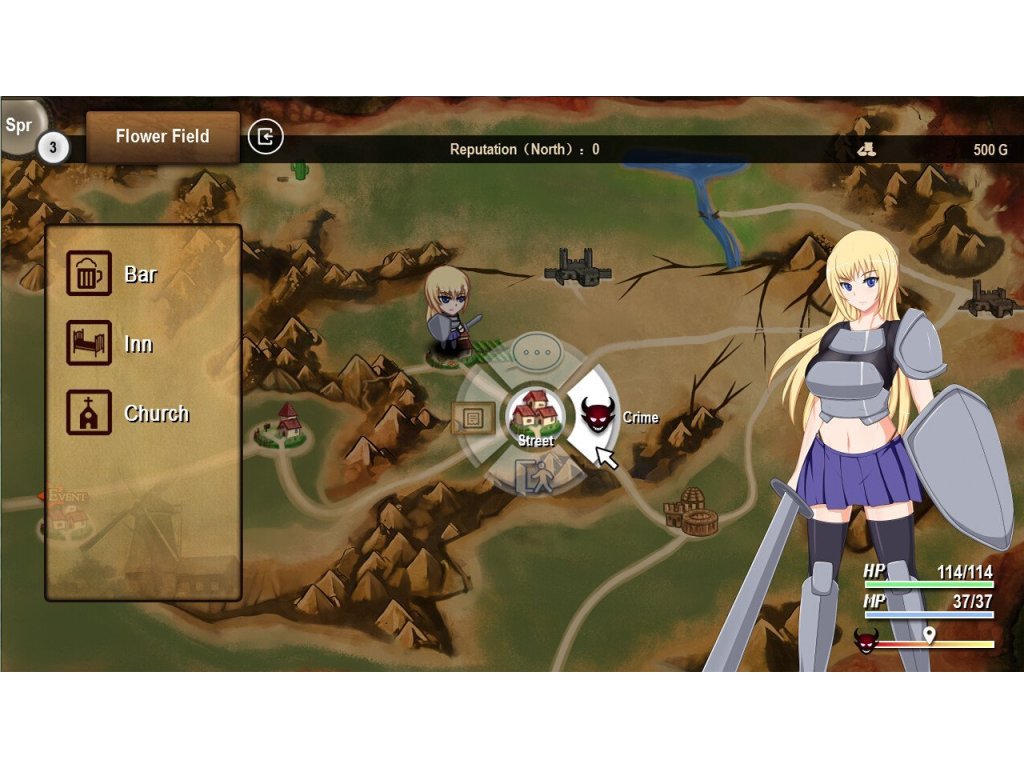The width and height of the screenshot is (1024, 768).
Task: Choose the Street houses icon in the wheel center
Action: point(535,414)
